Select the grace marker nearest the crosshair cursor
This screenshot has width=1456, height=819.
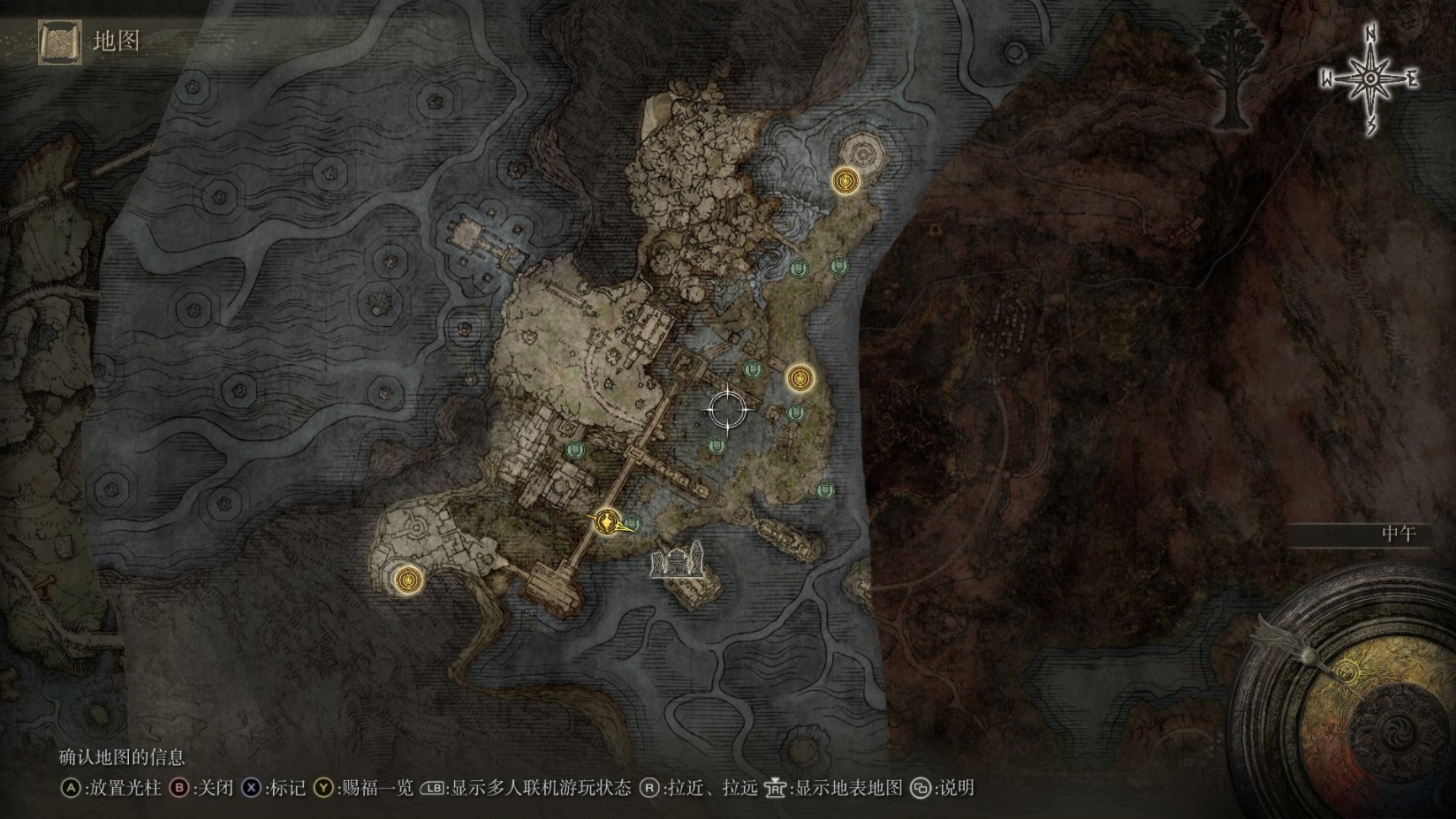800,378
